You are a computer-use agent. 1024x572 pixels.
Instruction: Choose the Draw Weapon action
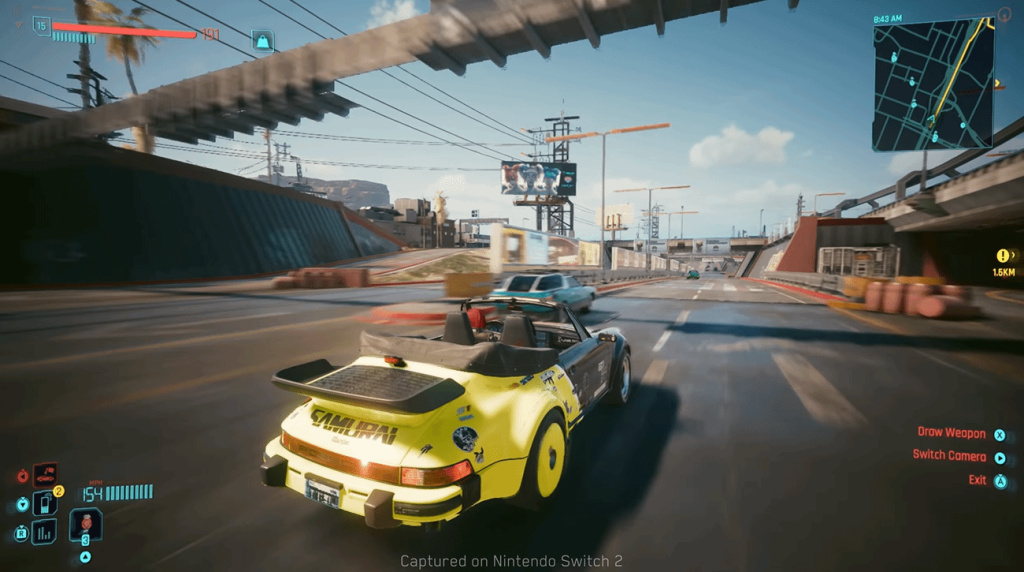click(x=953, y=433)
